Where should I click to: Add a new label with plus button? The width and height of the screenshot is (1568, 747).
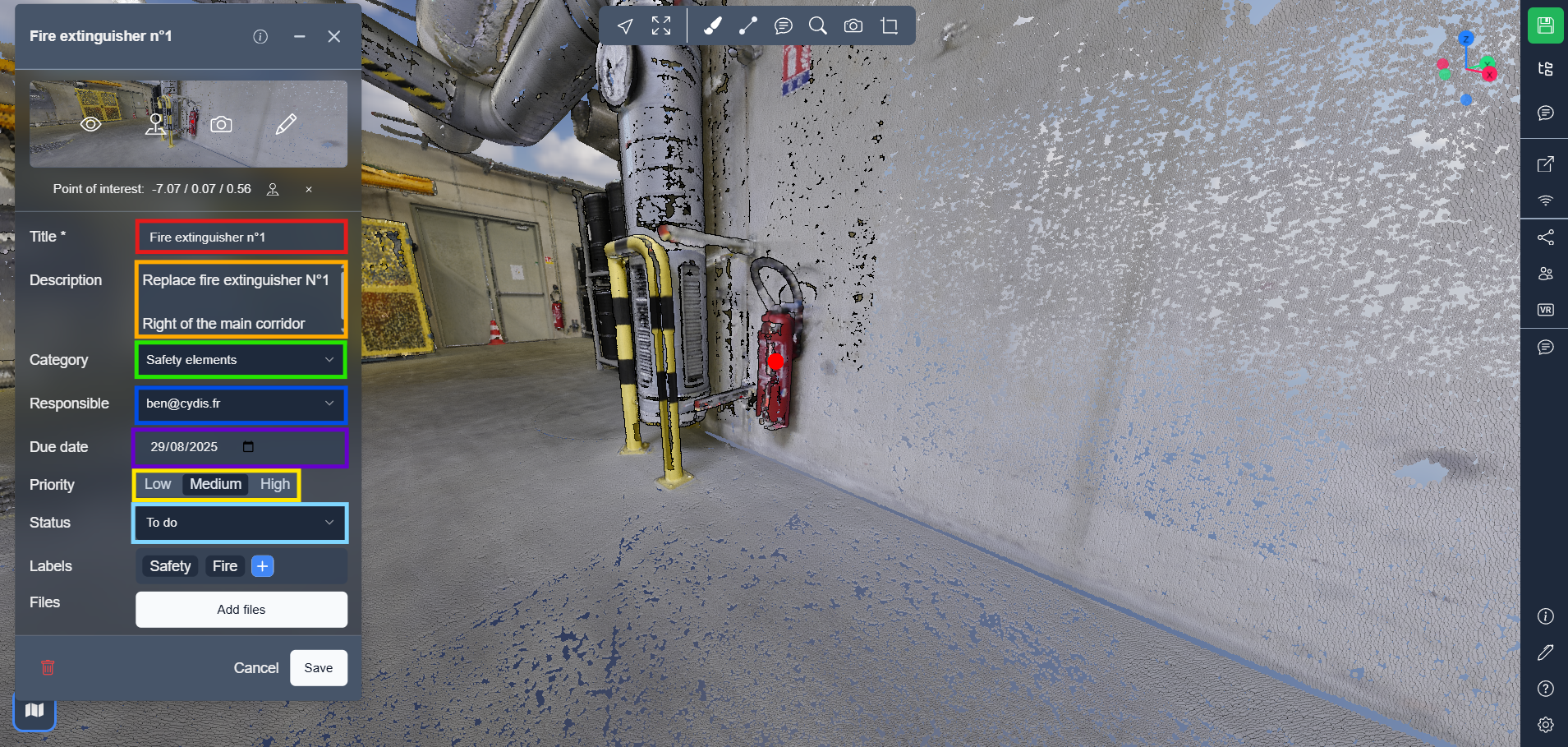click(263, 566)
